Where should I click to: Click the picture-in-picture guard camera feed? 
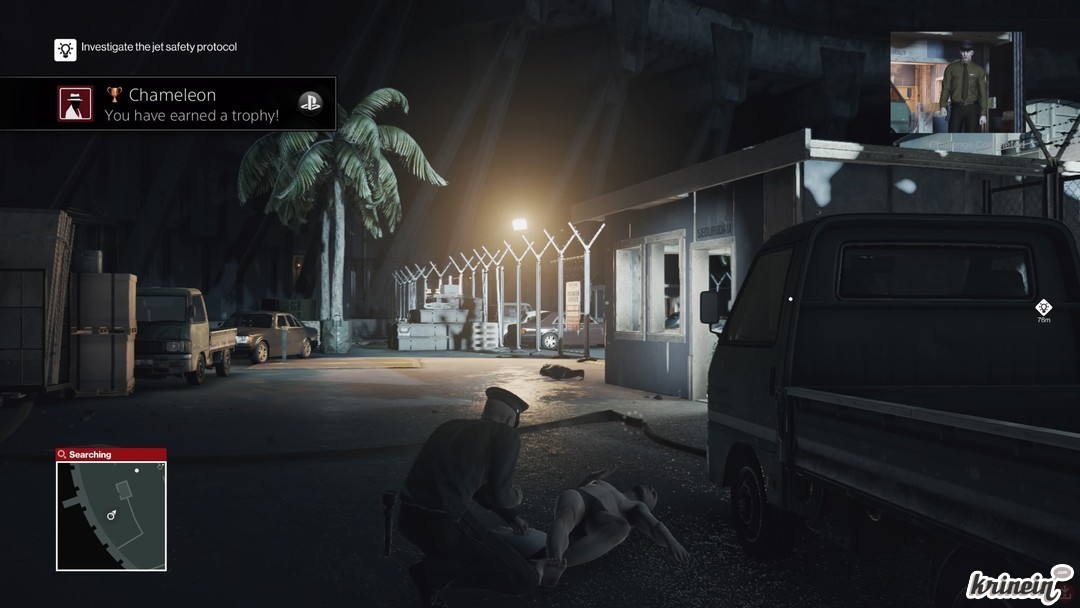click(955, 82)
